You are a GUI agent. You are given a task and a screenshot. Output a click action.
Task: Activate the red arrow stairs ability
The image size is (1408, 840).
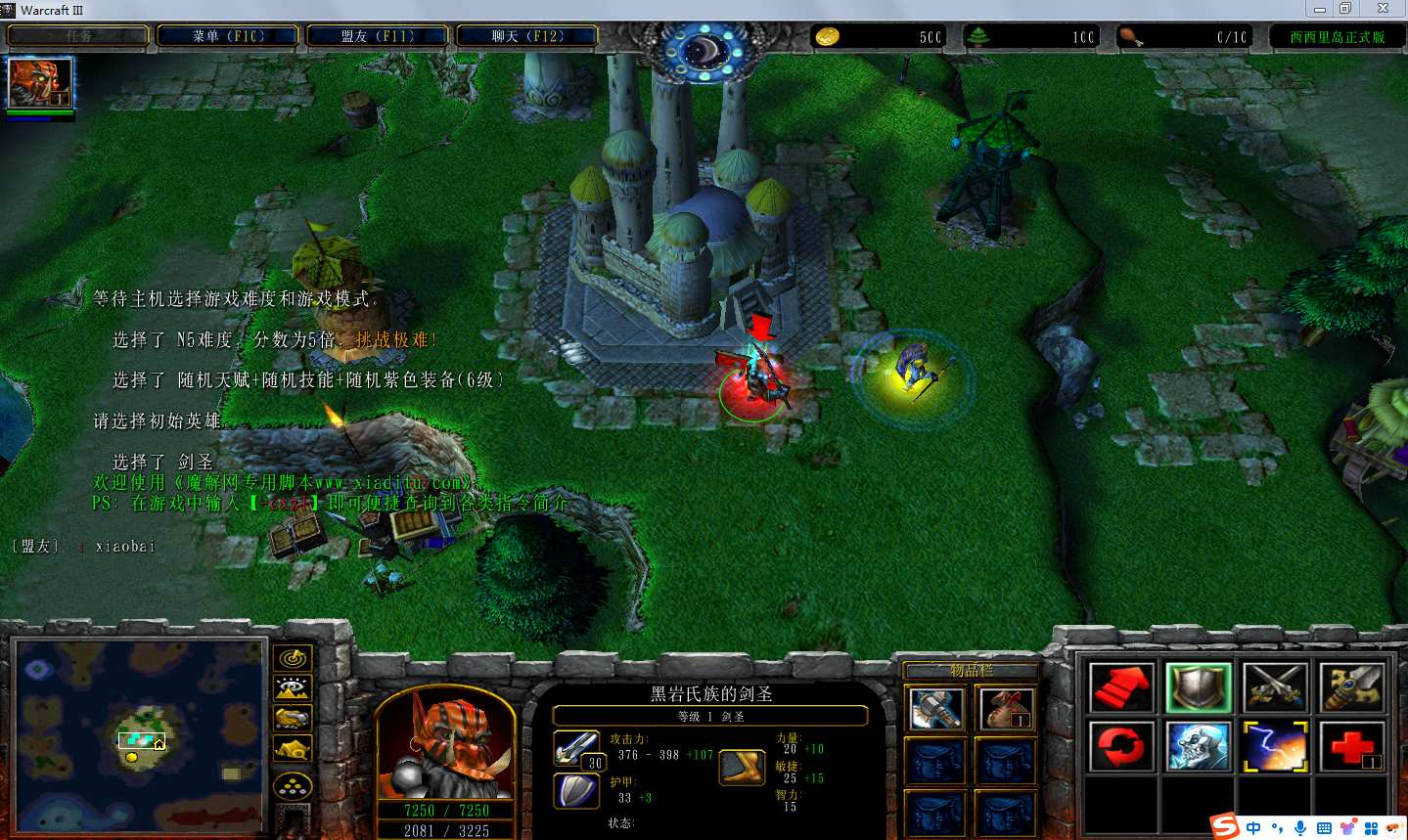pyautogui.click(x=1121, y=687)
